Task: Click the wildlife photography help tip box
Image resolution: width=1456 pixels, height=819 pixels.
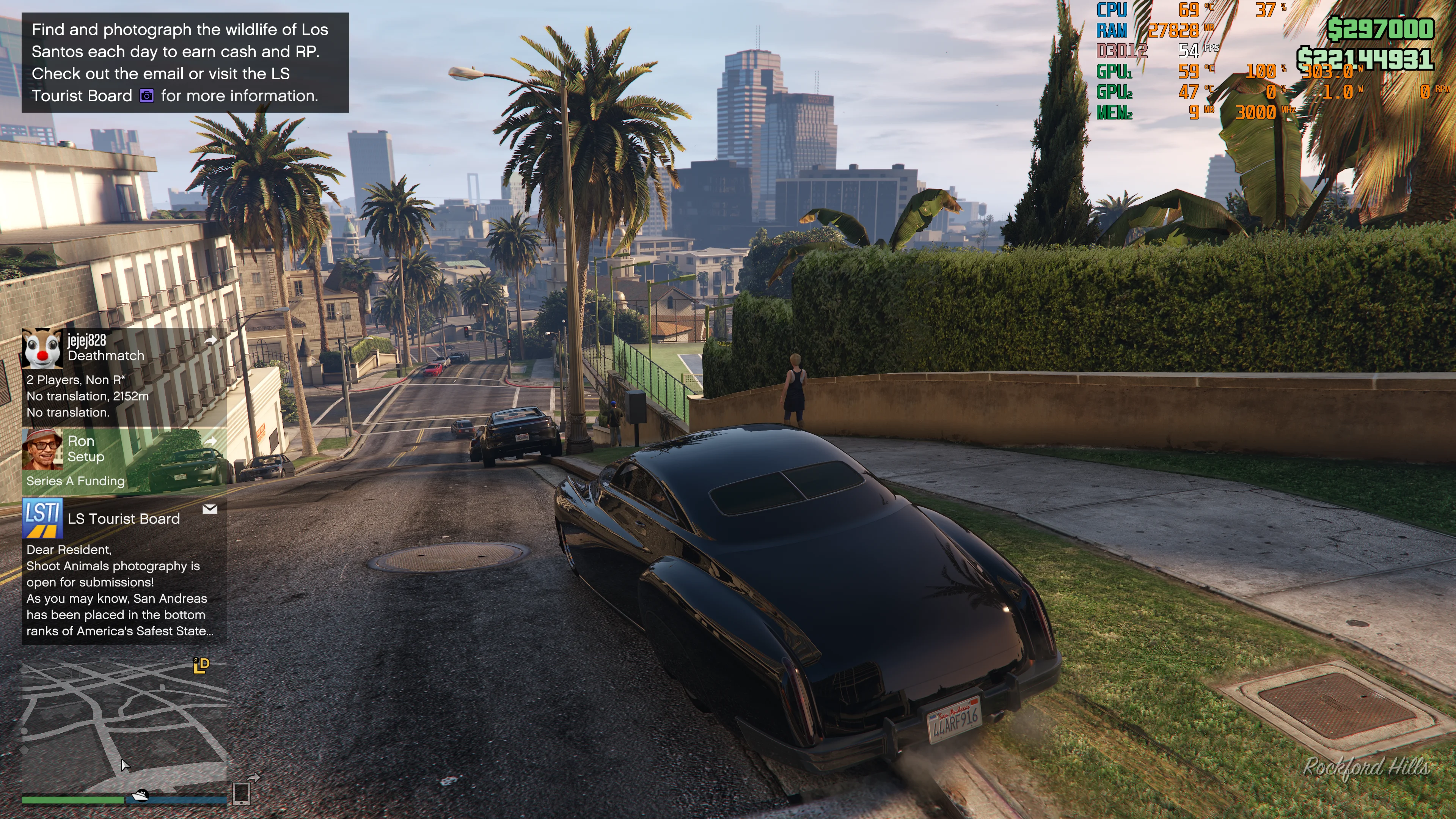Action: pos(185,63)
